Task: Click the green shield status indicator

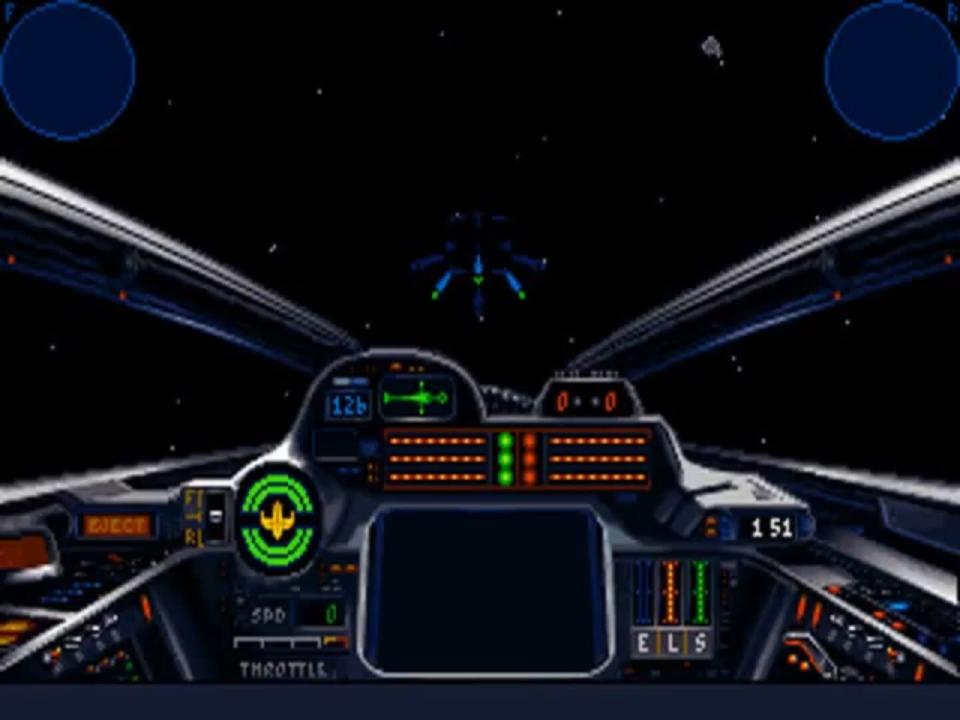Action: coord(276,519)
